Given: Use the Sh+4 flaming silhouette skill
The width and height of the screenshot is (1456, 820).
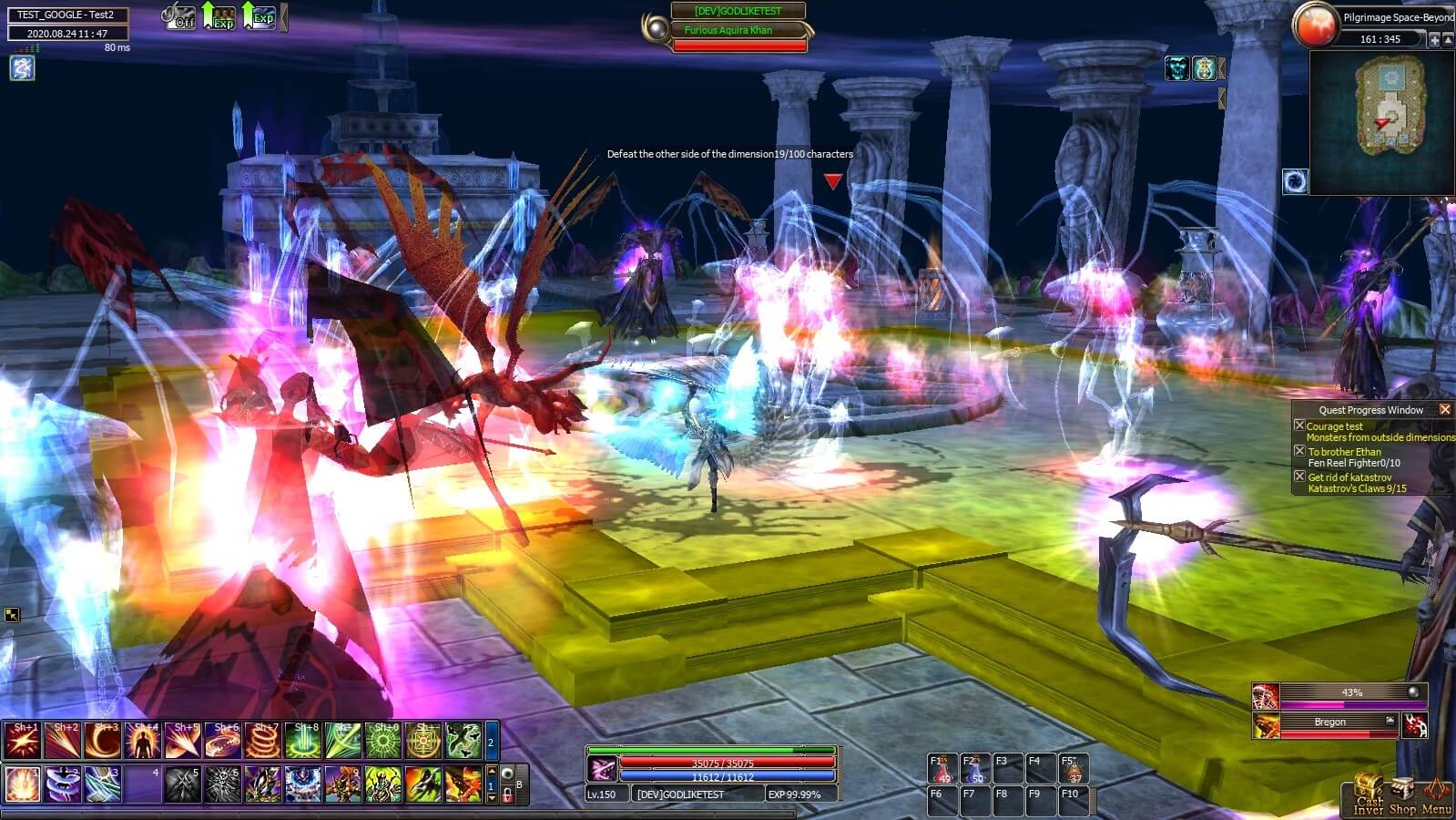Looking at the screenshot, I should coord(143,741).
